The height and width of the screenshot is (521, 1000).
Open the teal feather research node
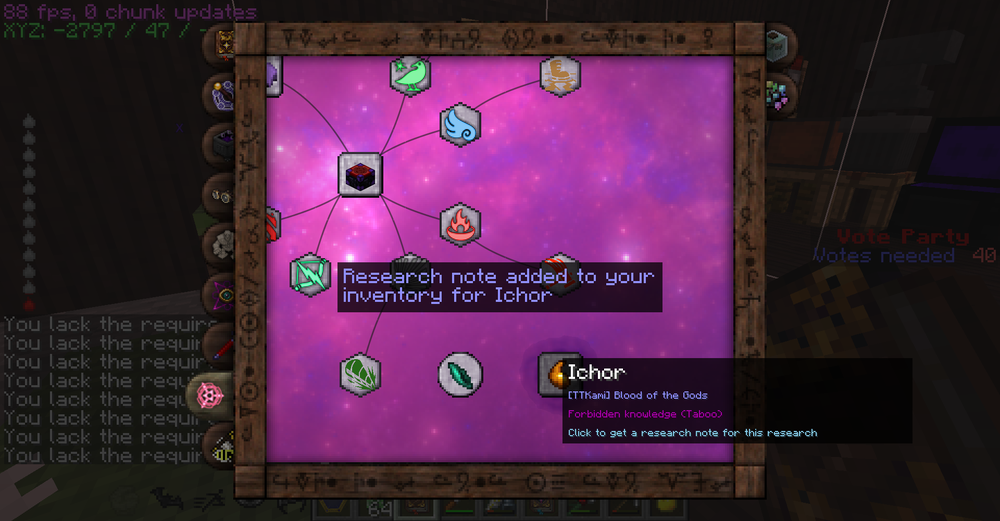[460, 373]
